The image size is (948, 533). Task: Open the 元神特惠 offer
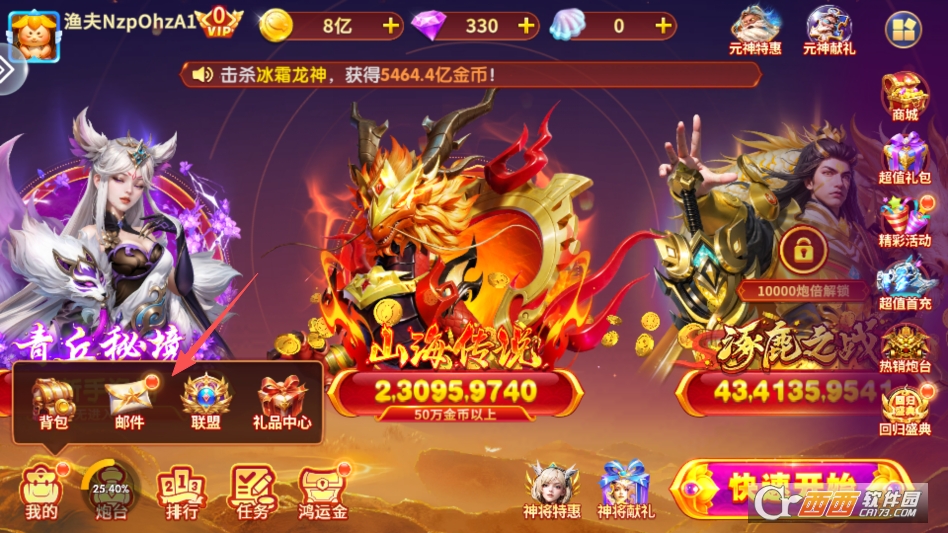click(x=756, y=28)
